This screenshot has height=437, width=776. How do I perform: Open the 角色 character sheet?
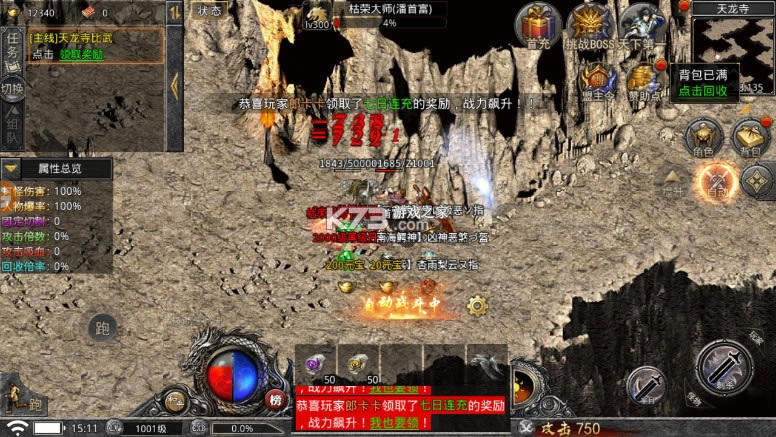[x=700, y=136]
